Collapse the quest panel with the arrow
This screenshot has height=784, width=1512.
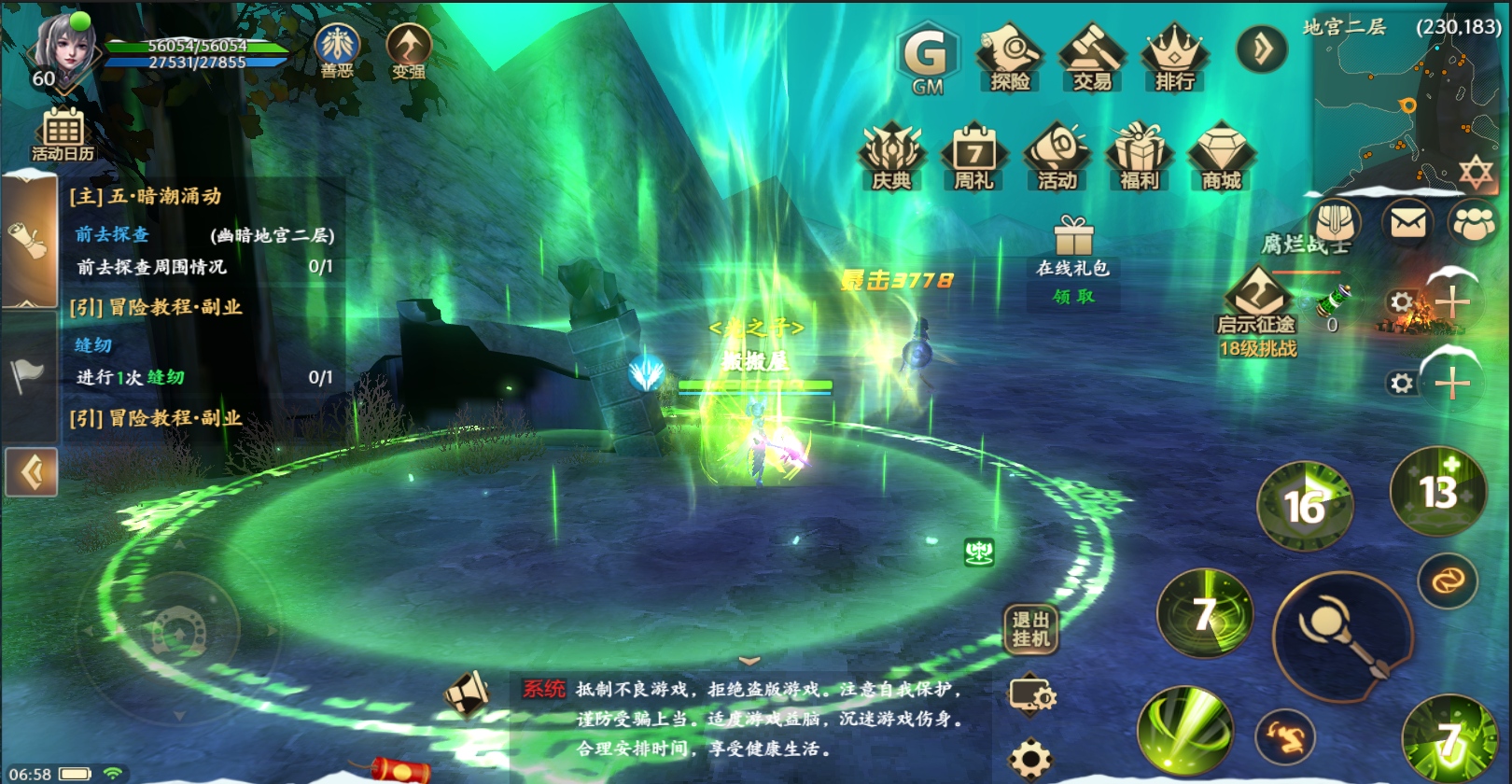click(x=32, y=472)
